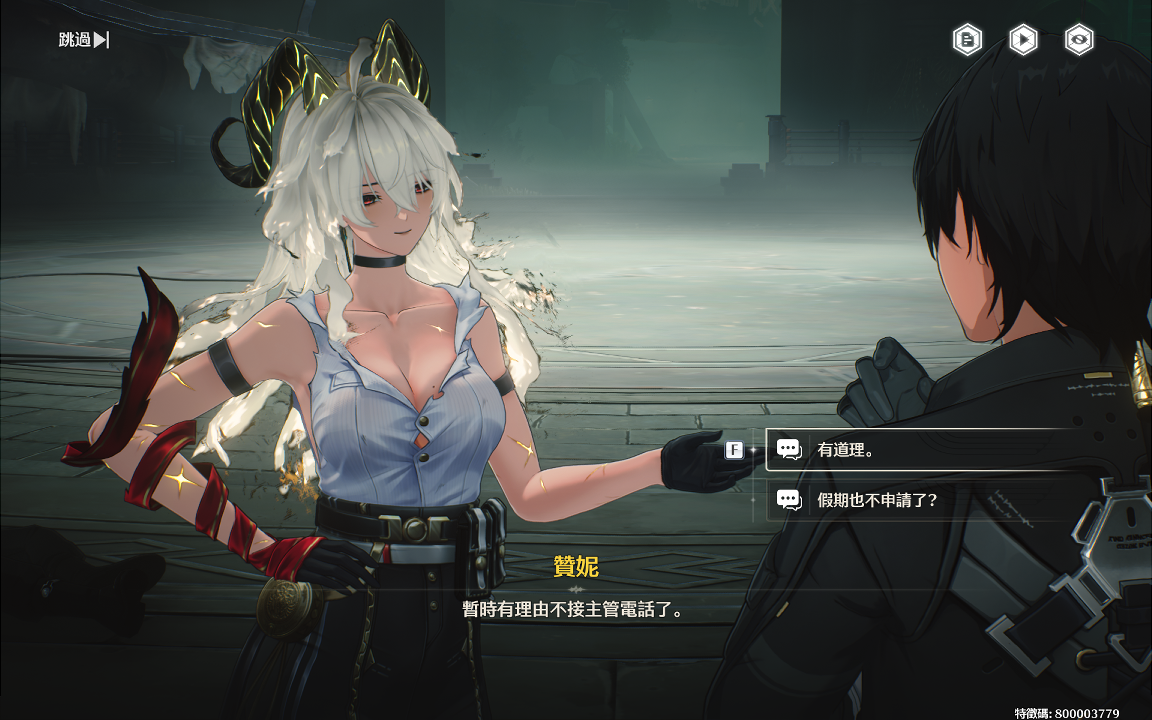
Task: Skip the cutscene with 跳過
Action: pos(84,40)
